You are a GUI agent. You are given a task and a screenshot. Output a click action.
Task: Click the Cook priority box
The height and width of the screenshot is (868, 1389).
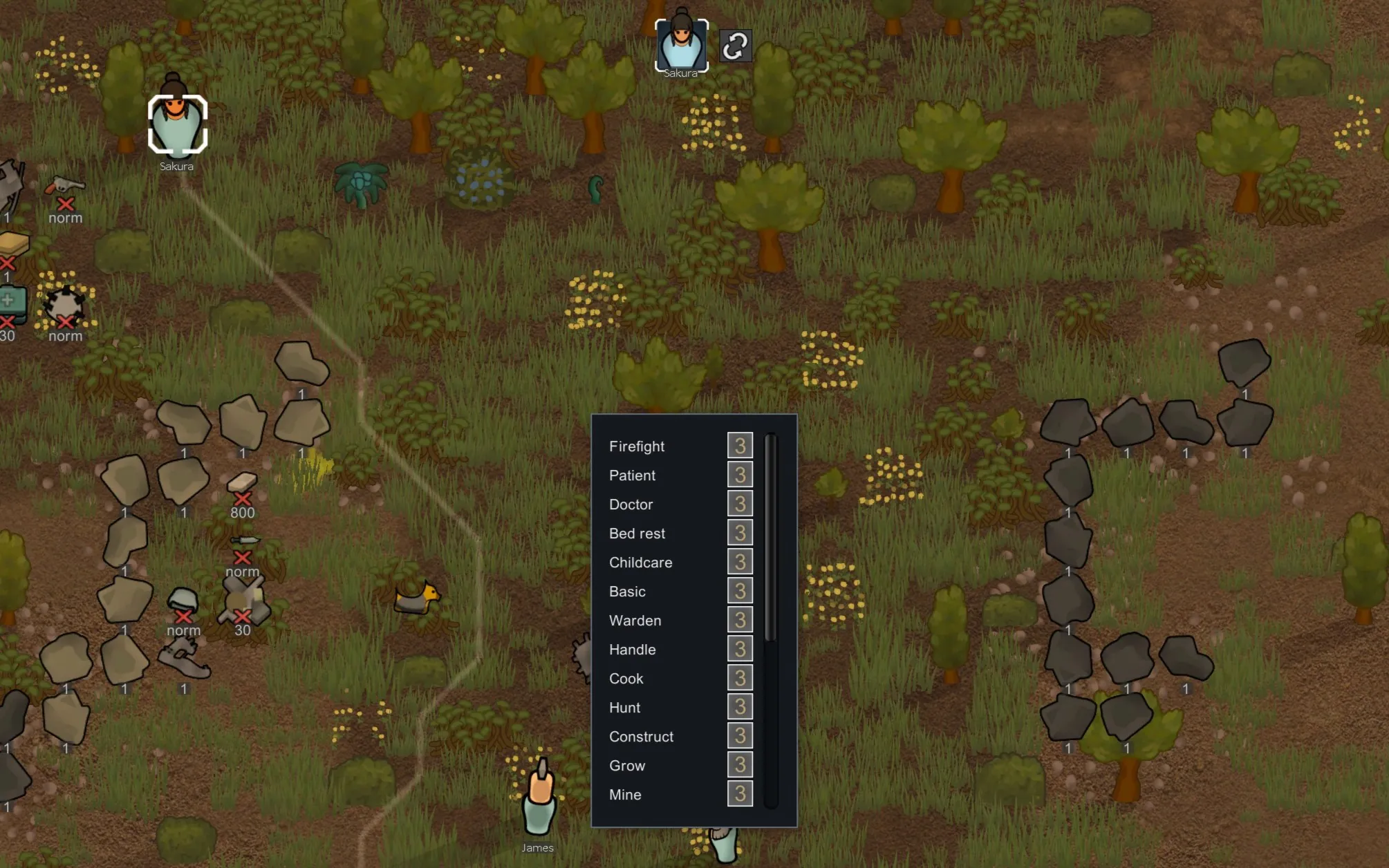(740, 678)
